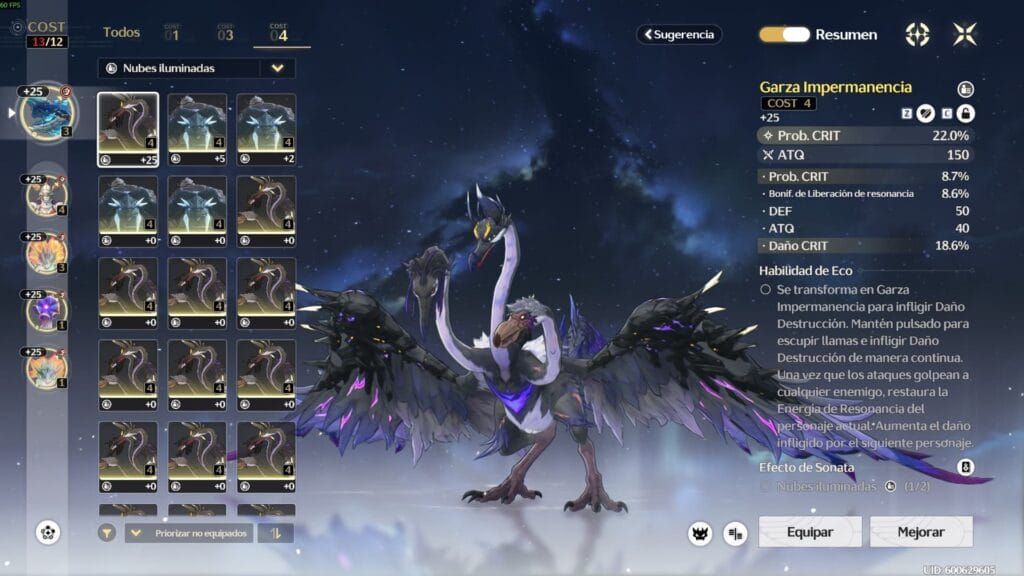Equip the echo with Equipar
Viewport: 1024px width, 576px height.
click(x=810, y=532)
